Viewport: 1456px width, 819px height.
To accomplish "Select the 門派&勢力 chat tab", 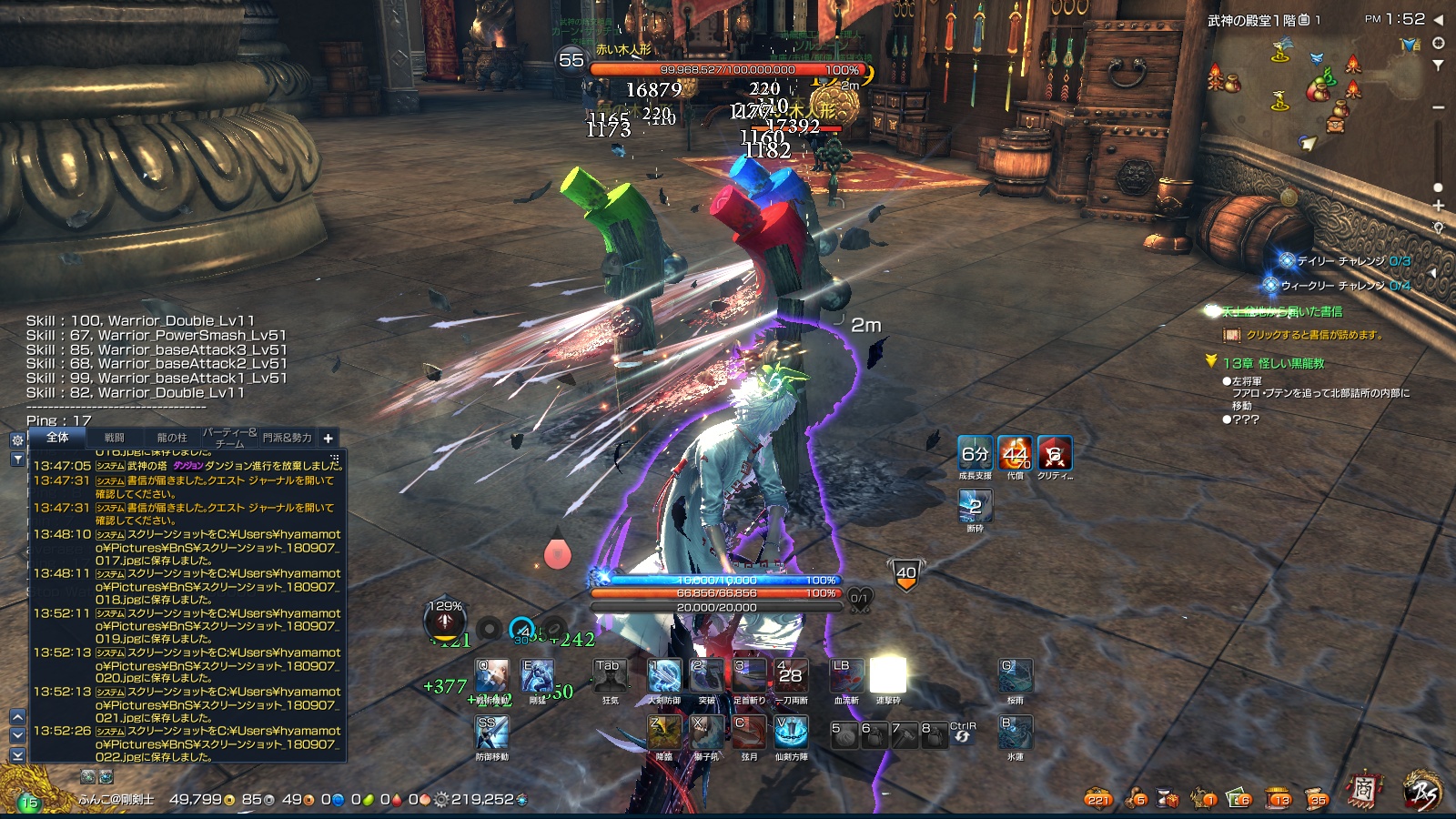I will point(287,438).
